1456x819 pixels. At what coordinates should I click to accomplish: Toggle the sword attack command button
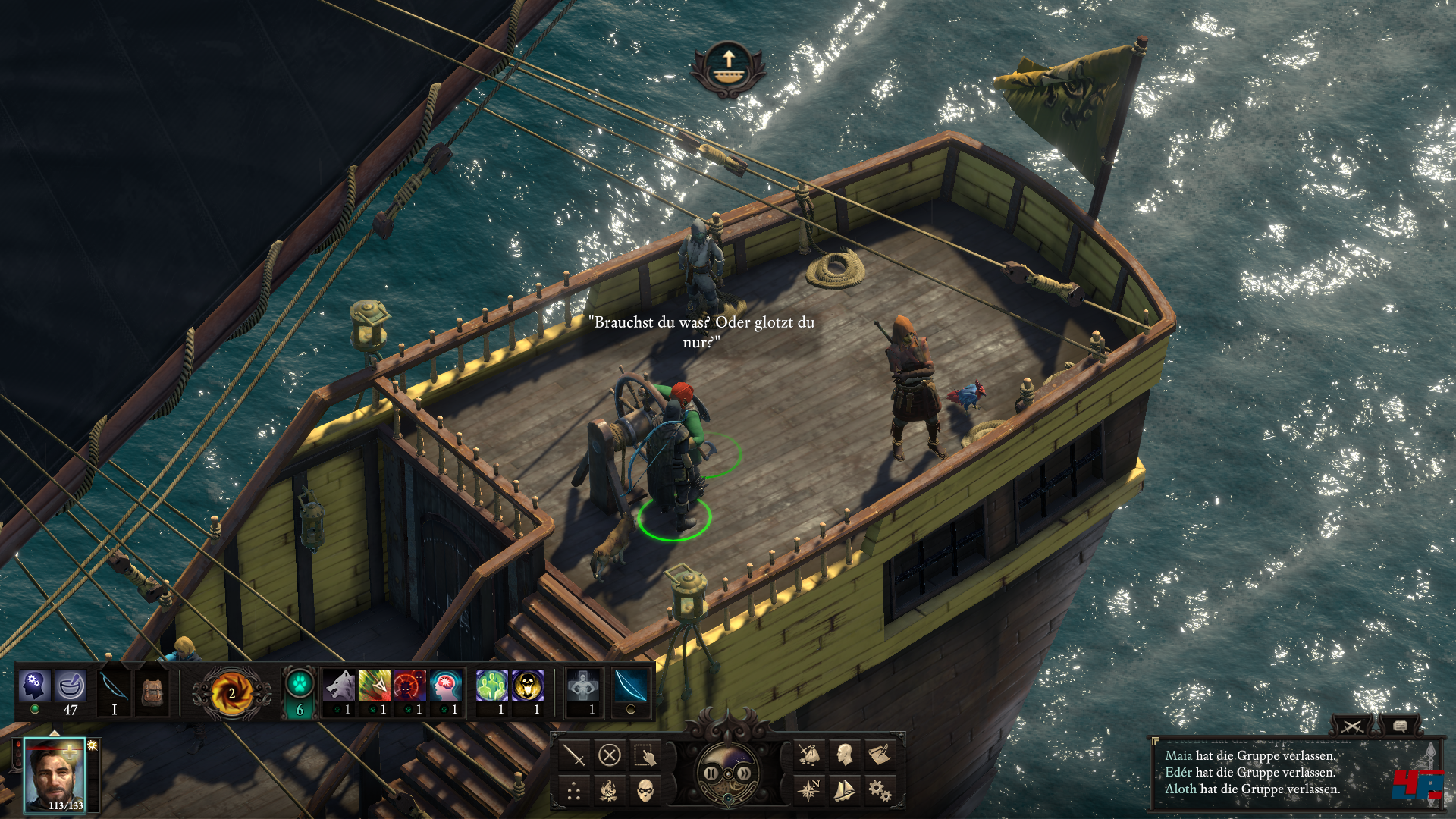(x=574, y=755)
